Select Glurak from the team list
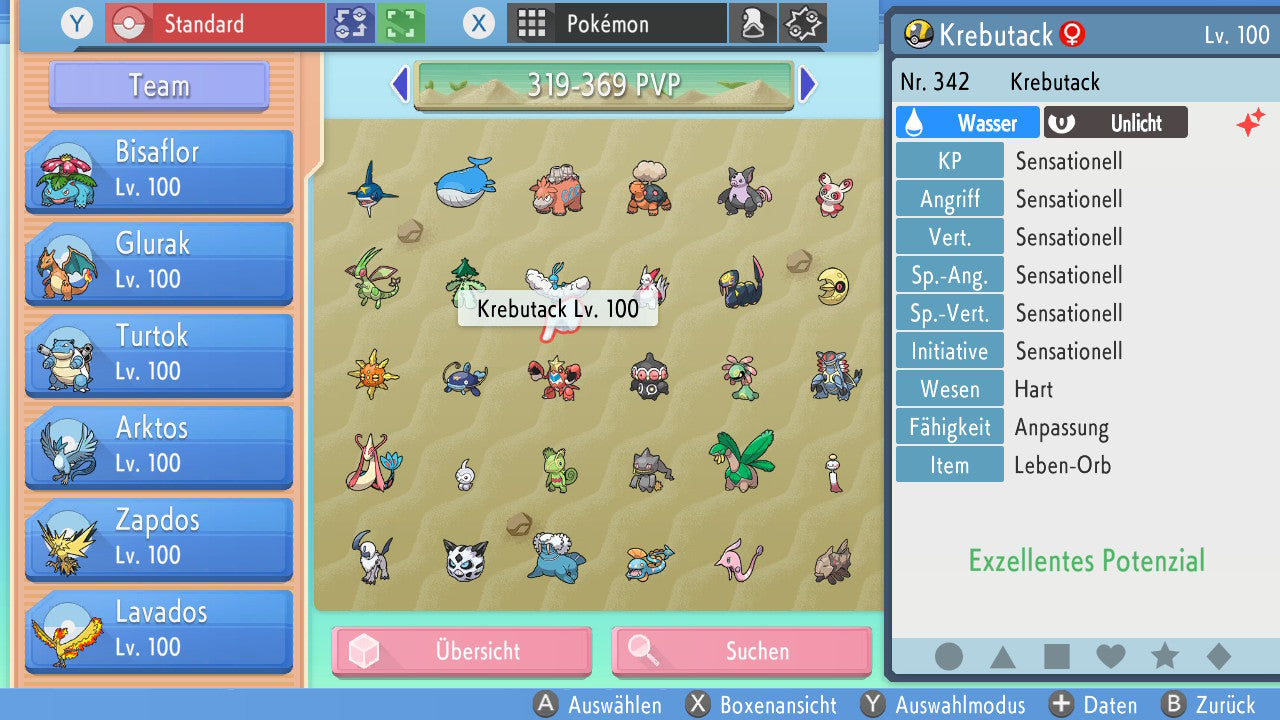The image size is (1280, 720). (158, 263)
